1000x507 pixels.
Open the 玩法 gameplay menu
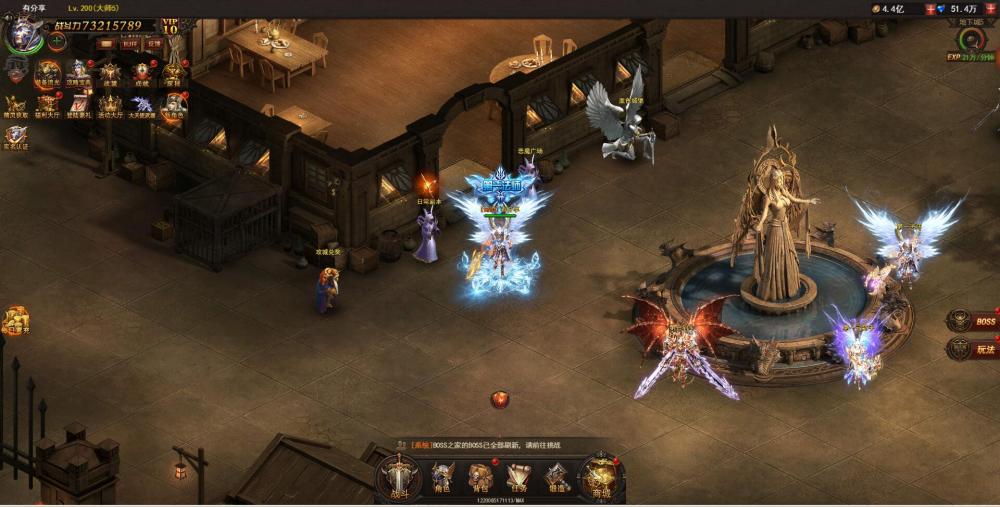click(973, 349)
